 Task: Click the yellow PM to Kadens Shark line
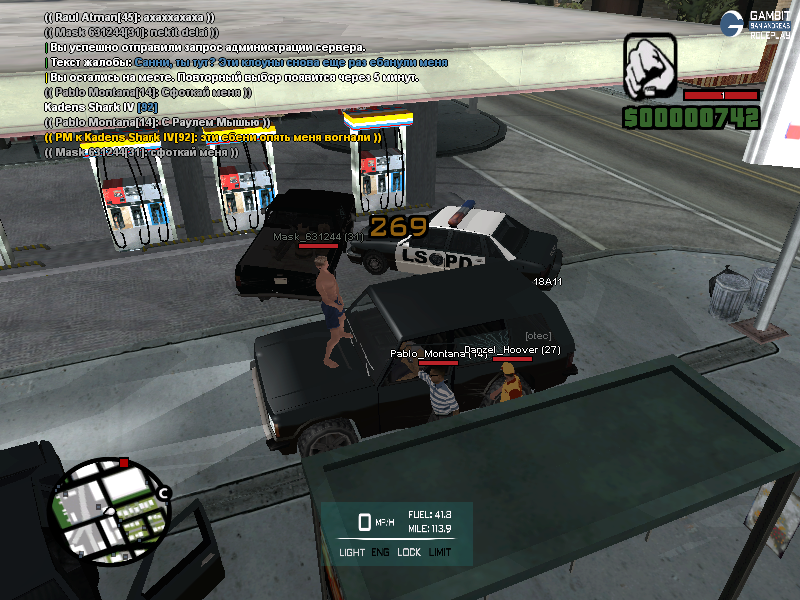[x=213, y=137]
